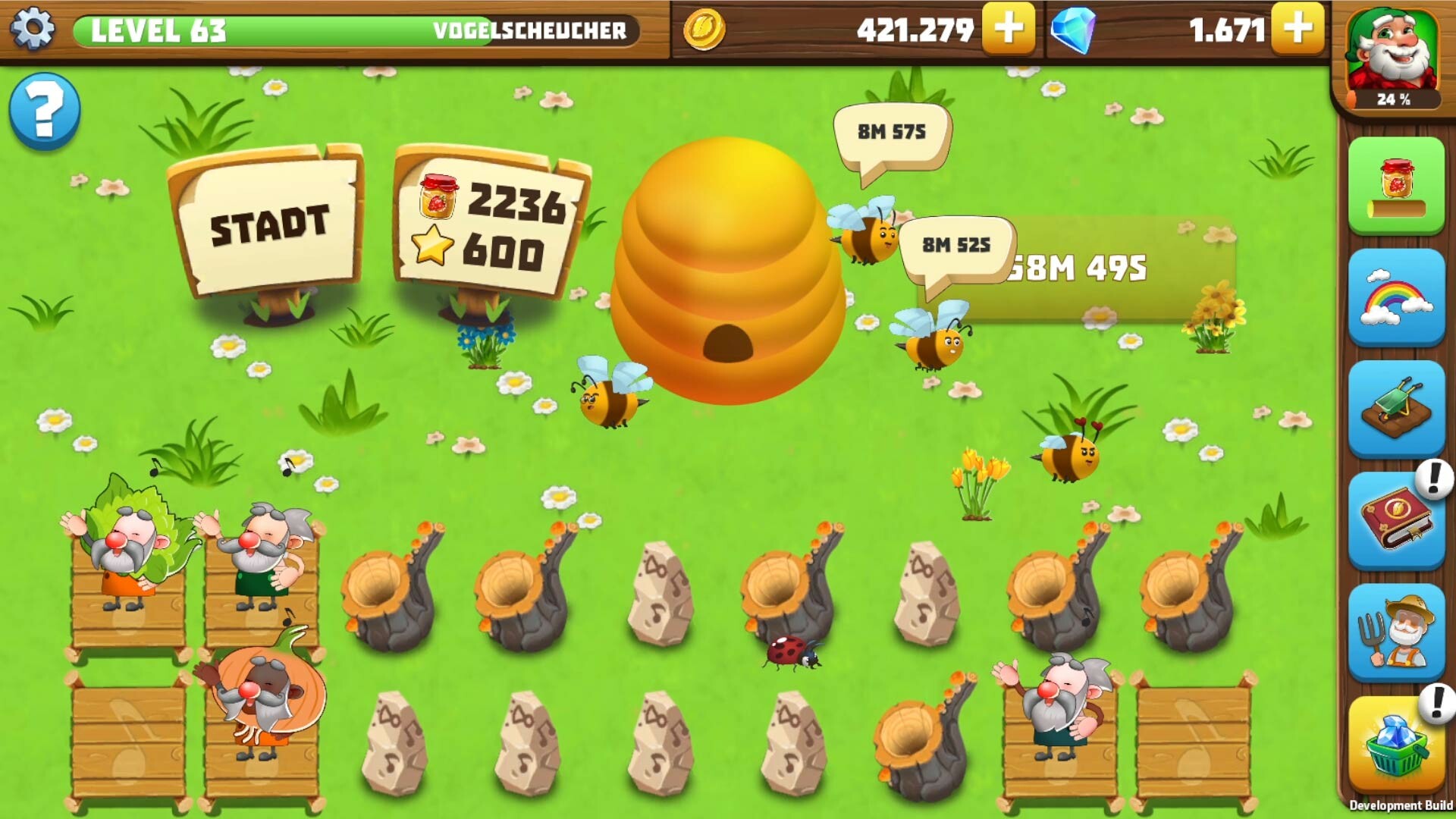Click the Vogelscheucher title banner
Viewport: 1456px width, 819px height.
pyautogui.click(x=531, y=32)
